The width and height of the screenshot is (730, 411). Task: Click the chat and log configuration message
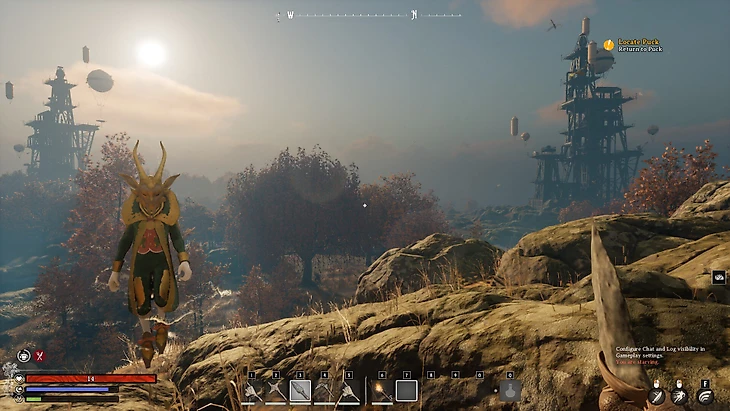tap(660, 351)
